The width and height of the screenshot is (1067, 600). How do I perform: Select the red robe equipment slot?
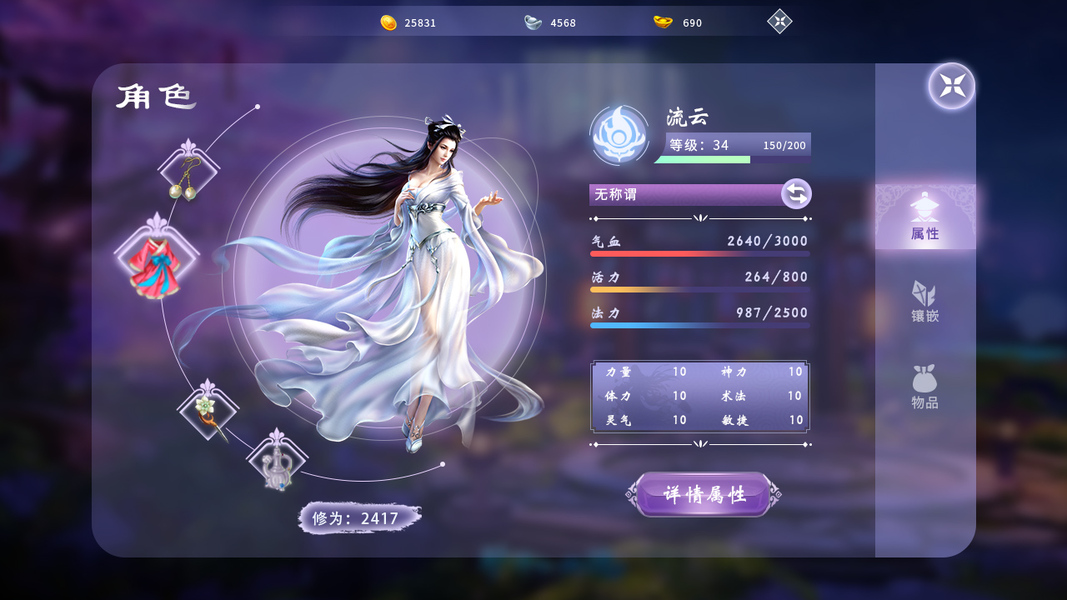click(x=156, y=263)
